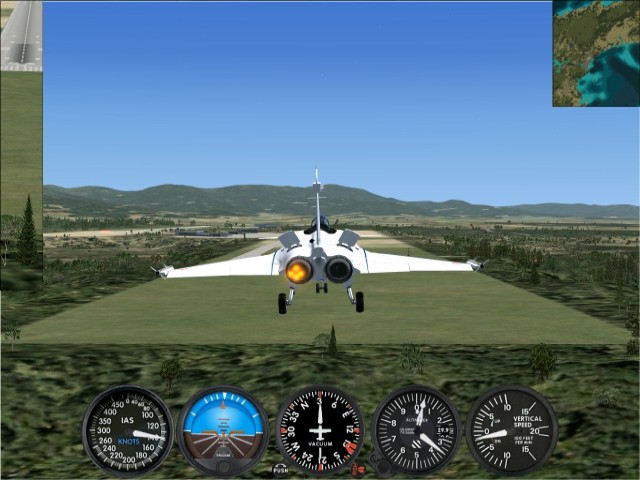Click the vacuum heading indicator gauge
The height and width of the screenshot is (480, 640).
click(x=320, y=431)
